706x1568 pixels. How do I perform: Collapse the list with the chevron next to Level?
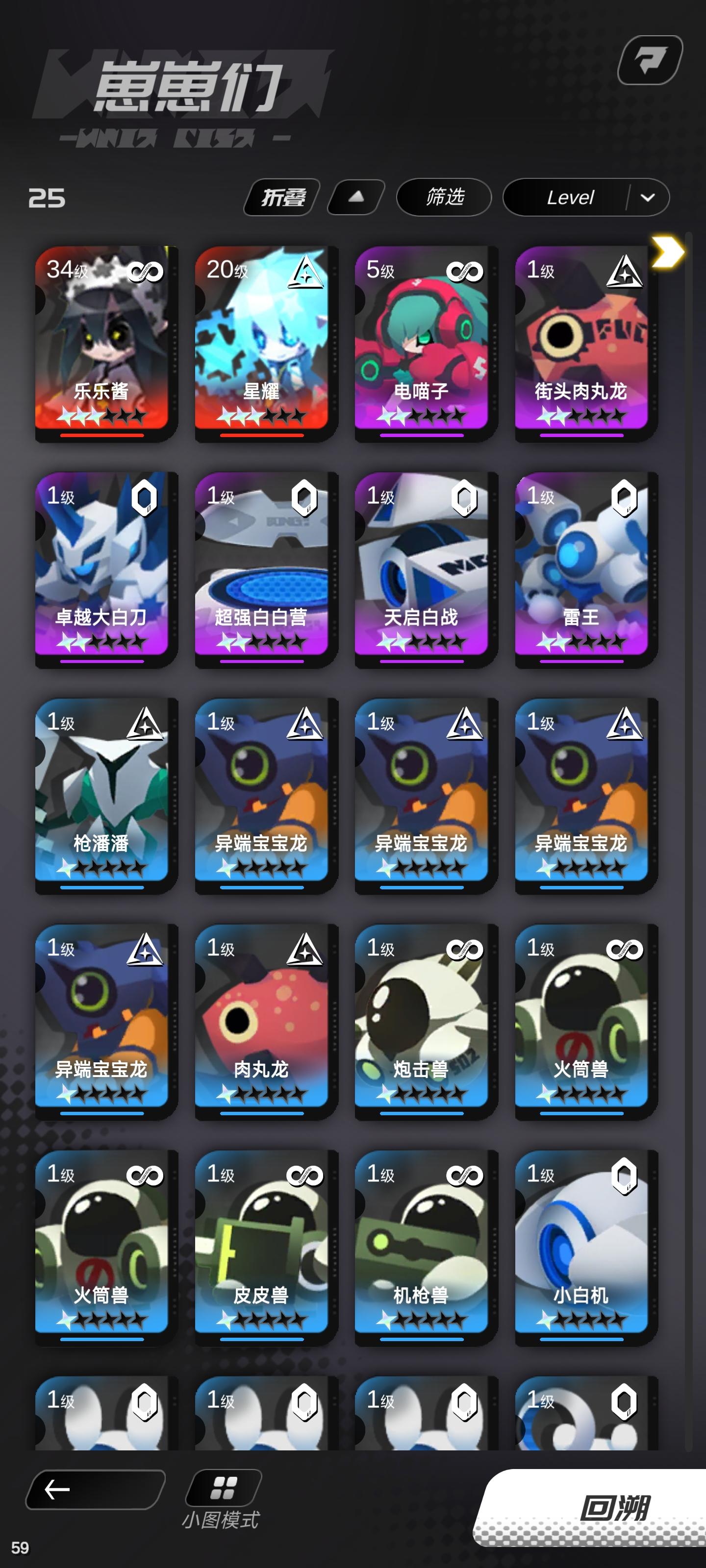coord(648,198)
